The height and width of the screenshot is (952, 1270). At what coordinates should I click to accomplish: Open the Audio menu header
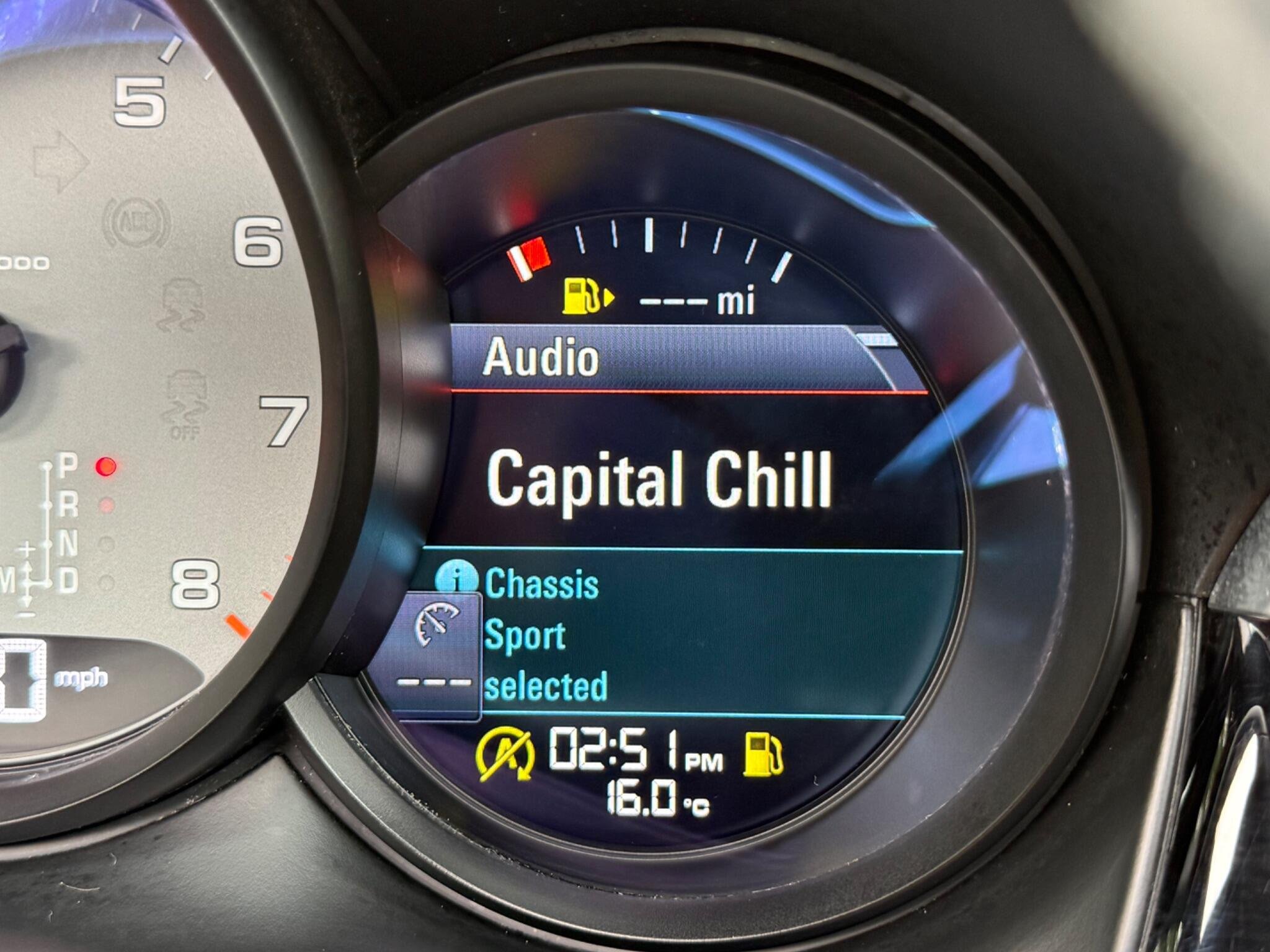click(541, 358)
